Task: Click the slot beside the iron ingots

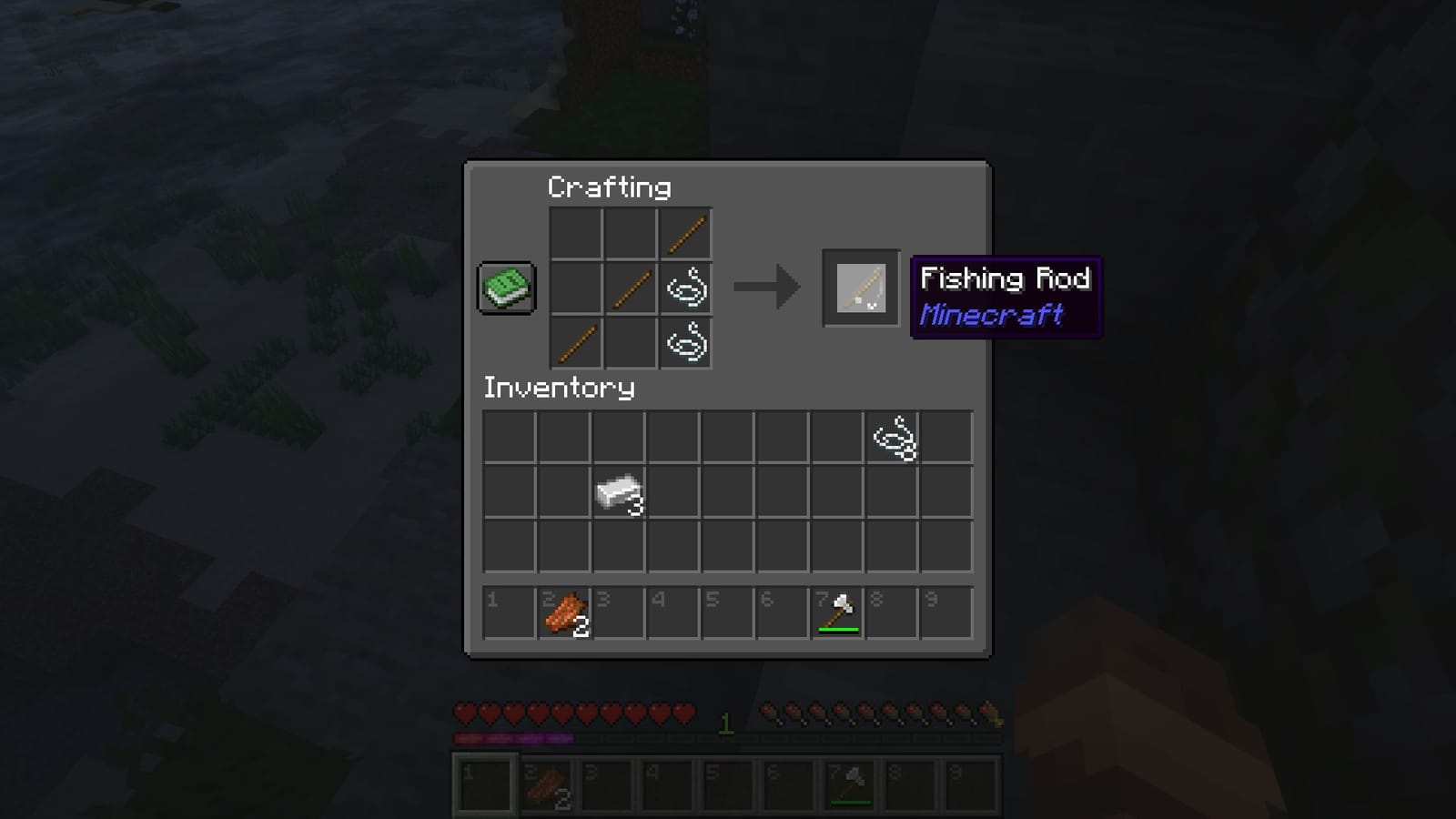Action: (x=673, y=491)
